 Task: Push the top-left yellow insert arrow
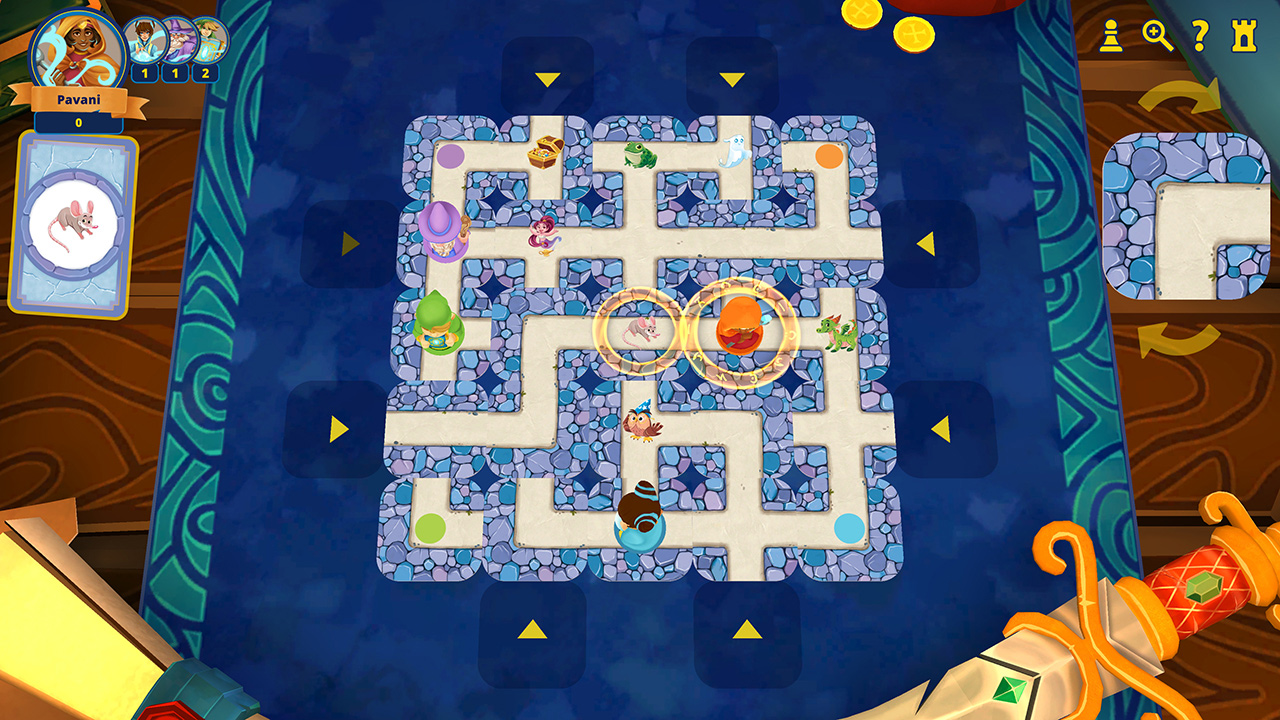pyautogui.click(x=547, y=76)
